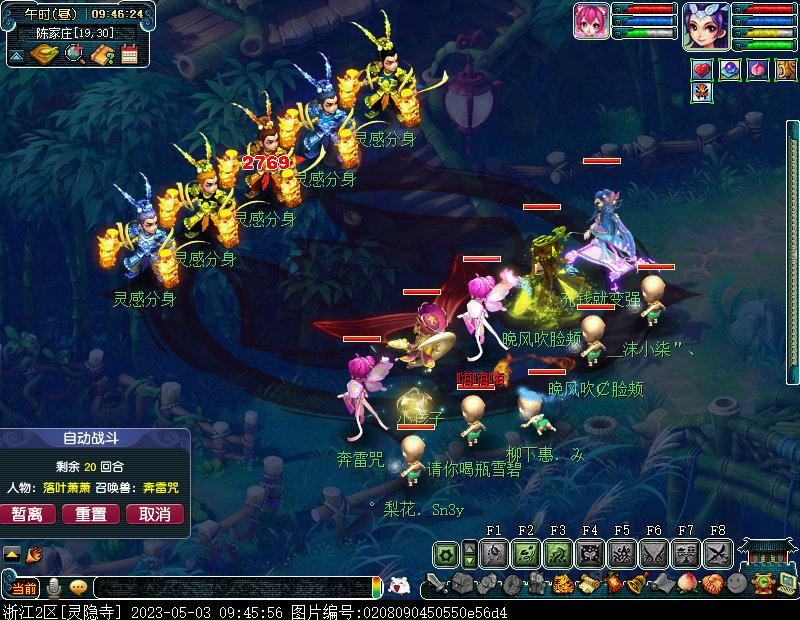Activate the F3 skill slot

pyautogui.click(x=558, y=553)
